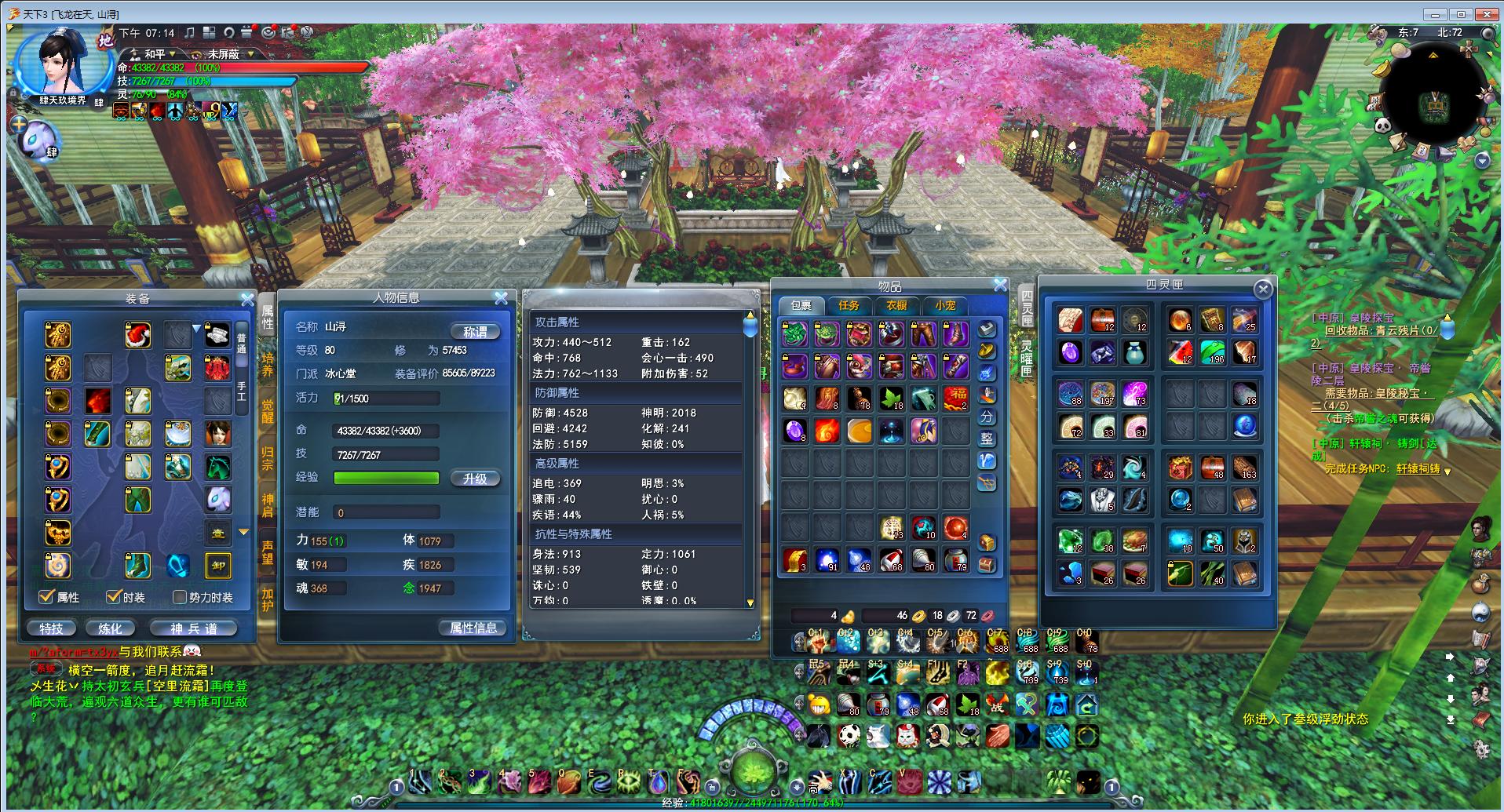Open the 特技 special skills button
This screenshot has height=812, width=1504.
(x=52, y=628)
